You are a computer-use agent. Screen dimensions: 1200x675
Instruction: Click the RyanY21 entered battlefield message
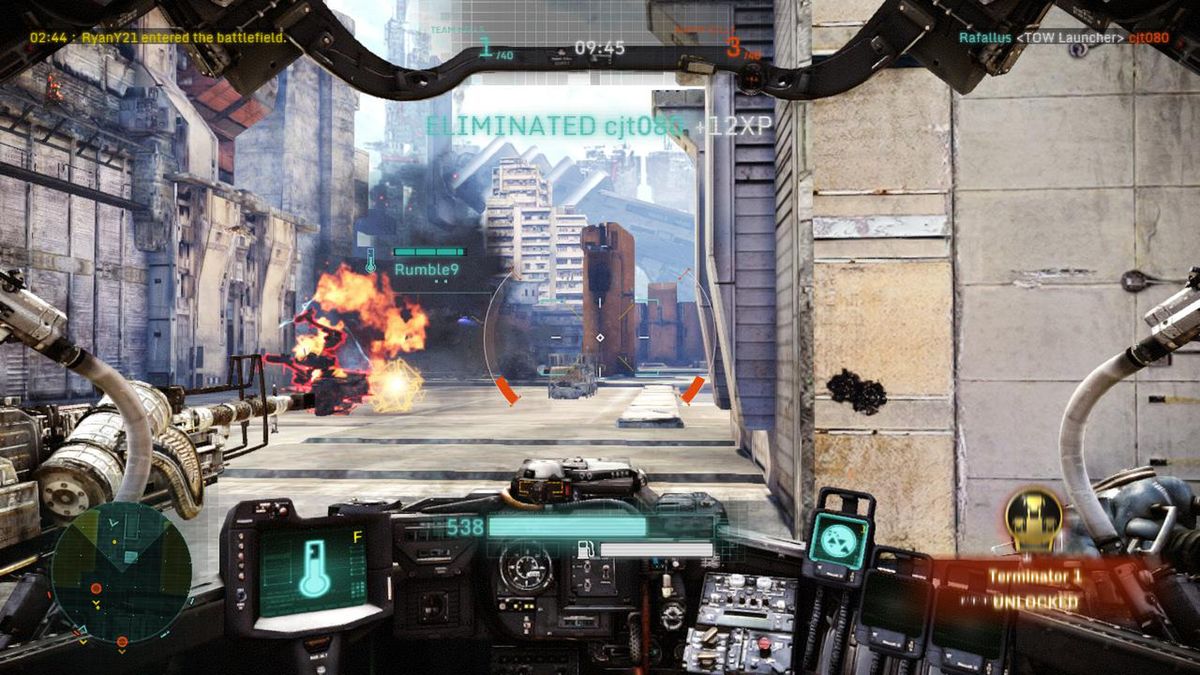tap(157, 37)
